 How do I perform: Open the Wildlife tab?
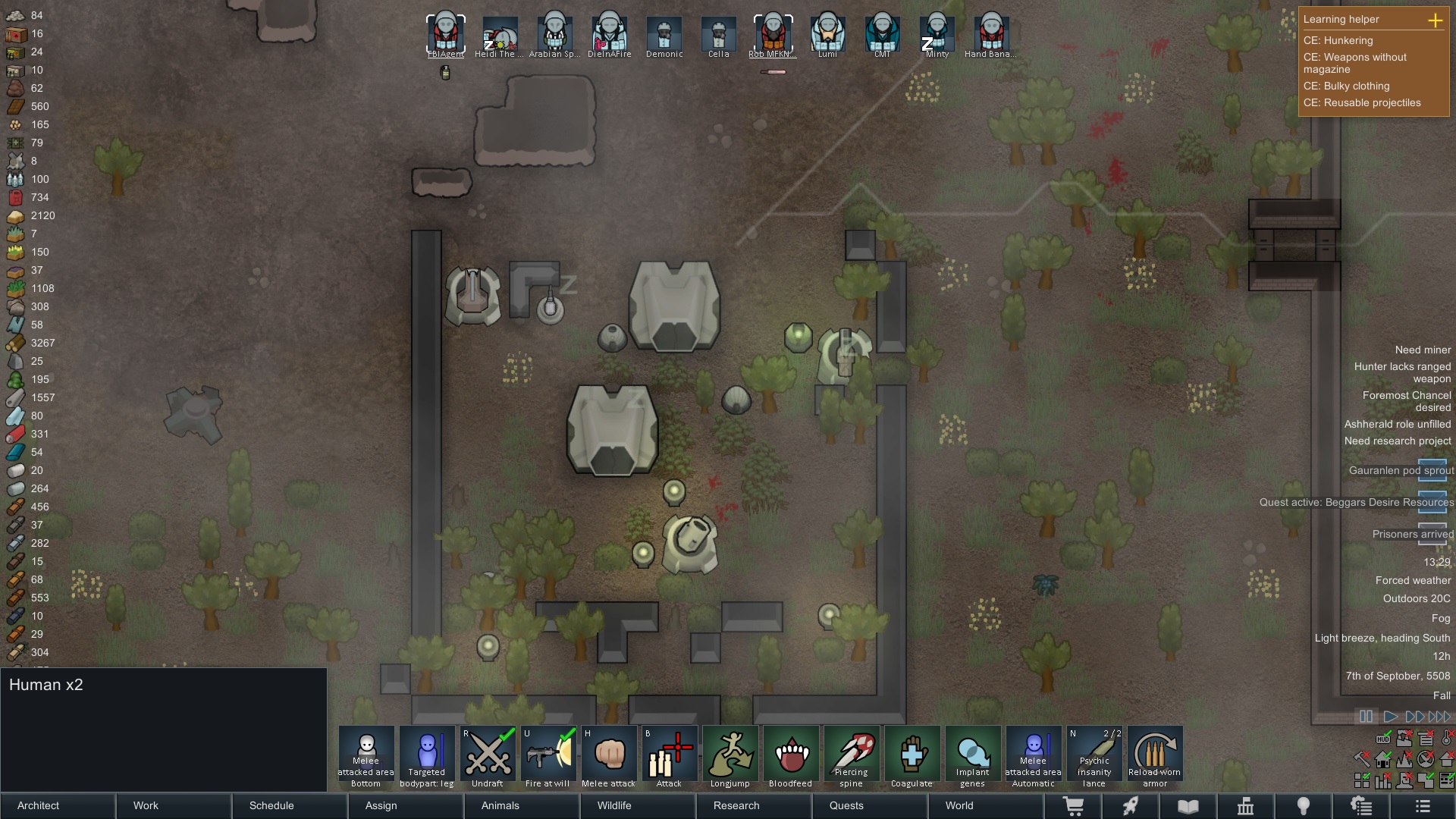coord(637,805)
